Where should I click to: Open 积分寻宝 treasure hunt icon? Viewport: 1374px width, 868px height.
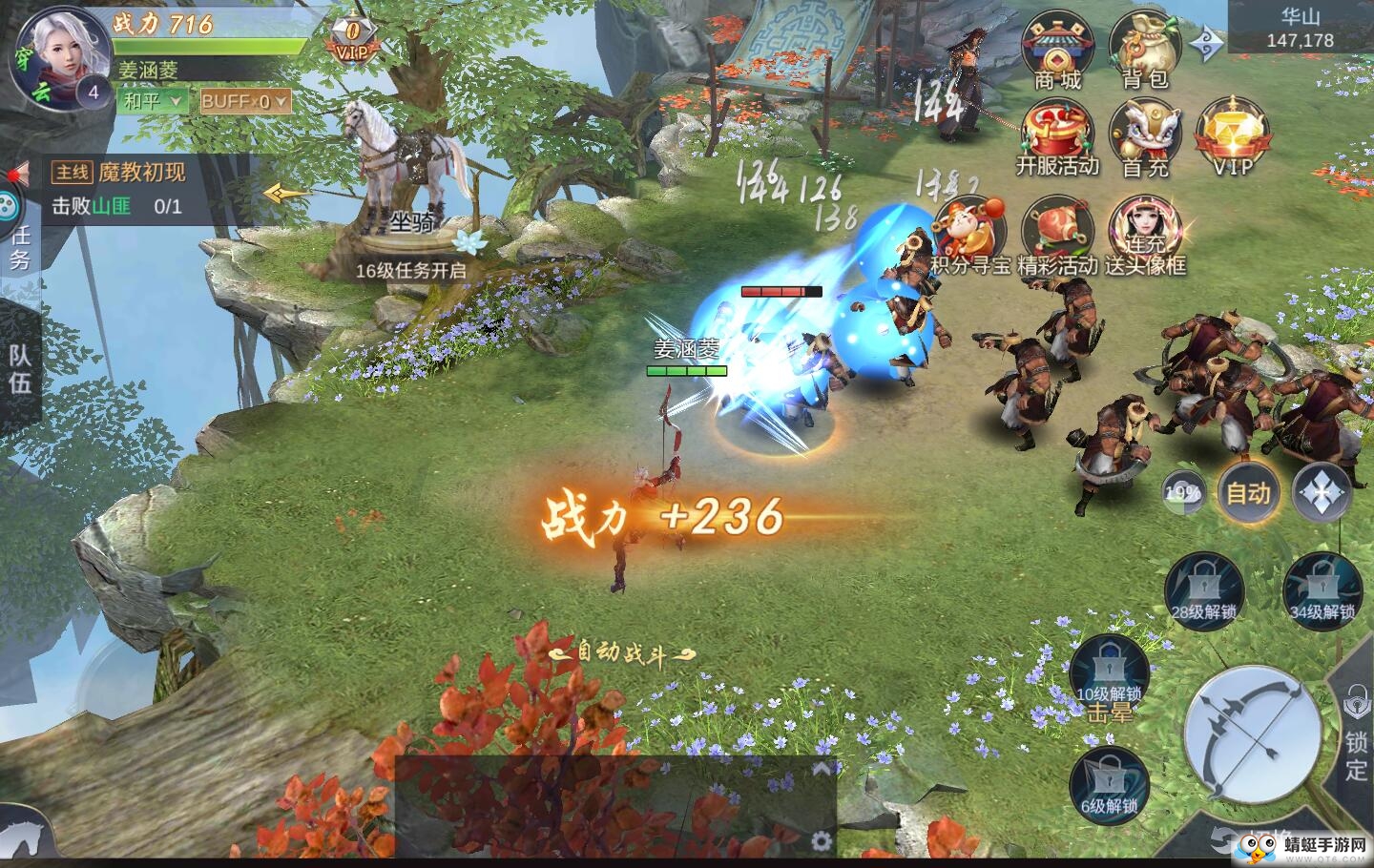tap(972, 224)
